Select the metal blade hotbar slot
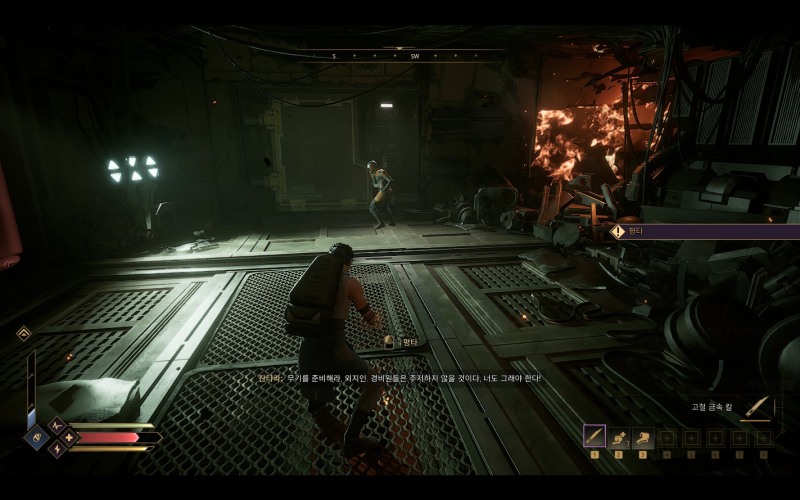 [x=594, y=437]
